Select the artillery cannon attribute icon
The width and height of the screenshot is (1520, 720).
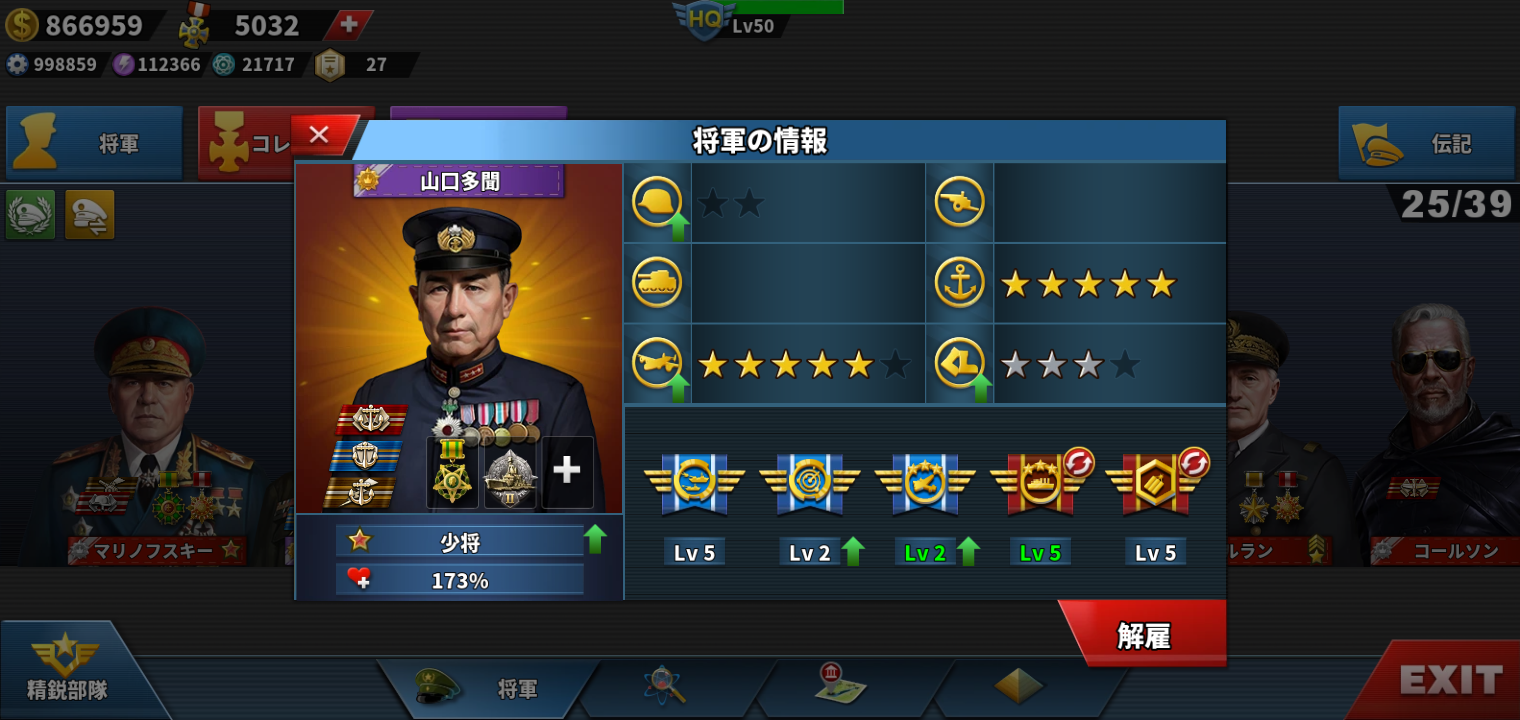[959, 202]
